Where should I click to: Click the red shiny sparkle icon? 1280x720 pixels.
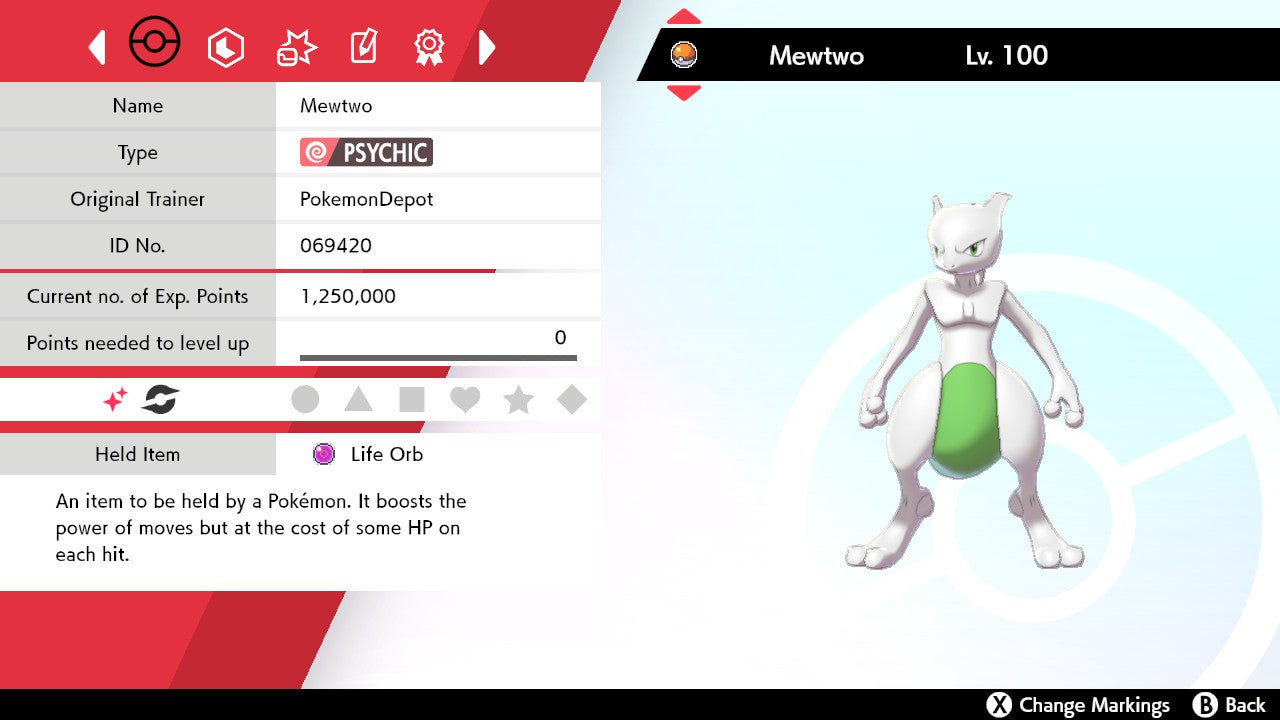point(115,400)
